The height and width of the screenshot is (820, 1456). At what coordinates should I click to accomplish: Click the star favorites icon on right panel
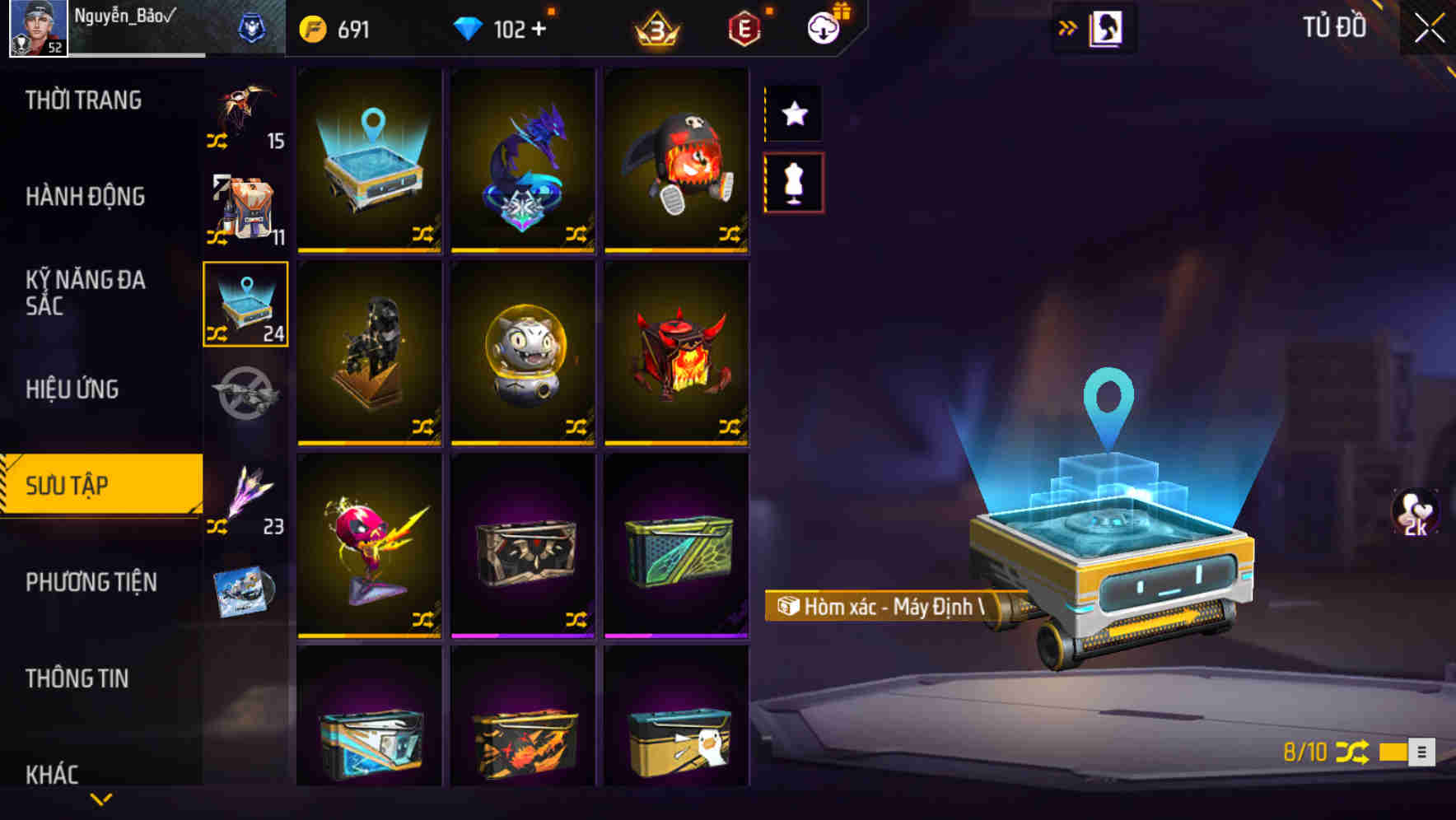click(793, 114)
